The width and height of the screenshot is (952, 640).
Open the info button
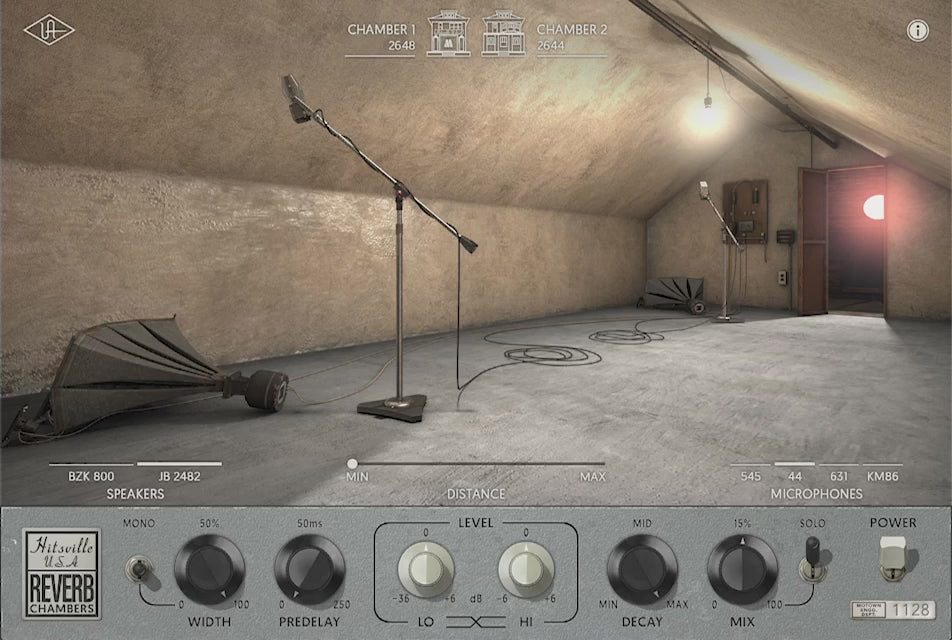point(918,30)
